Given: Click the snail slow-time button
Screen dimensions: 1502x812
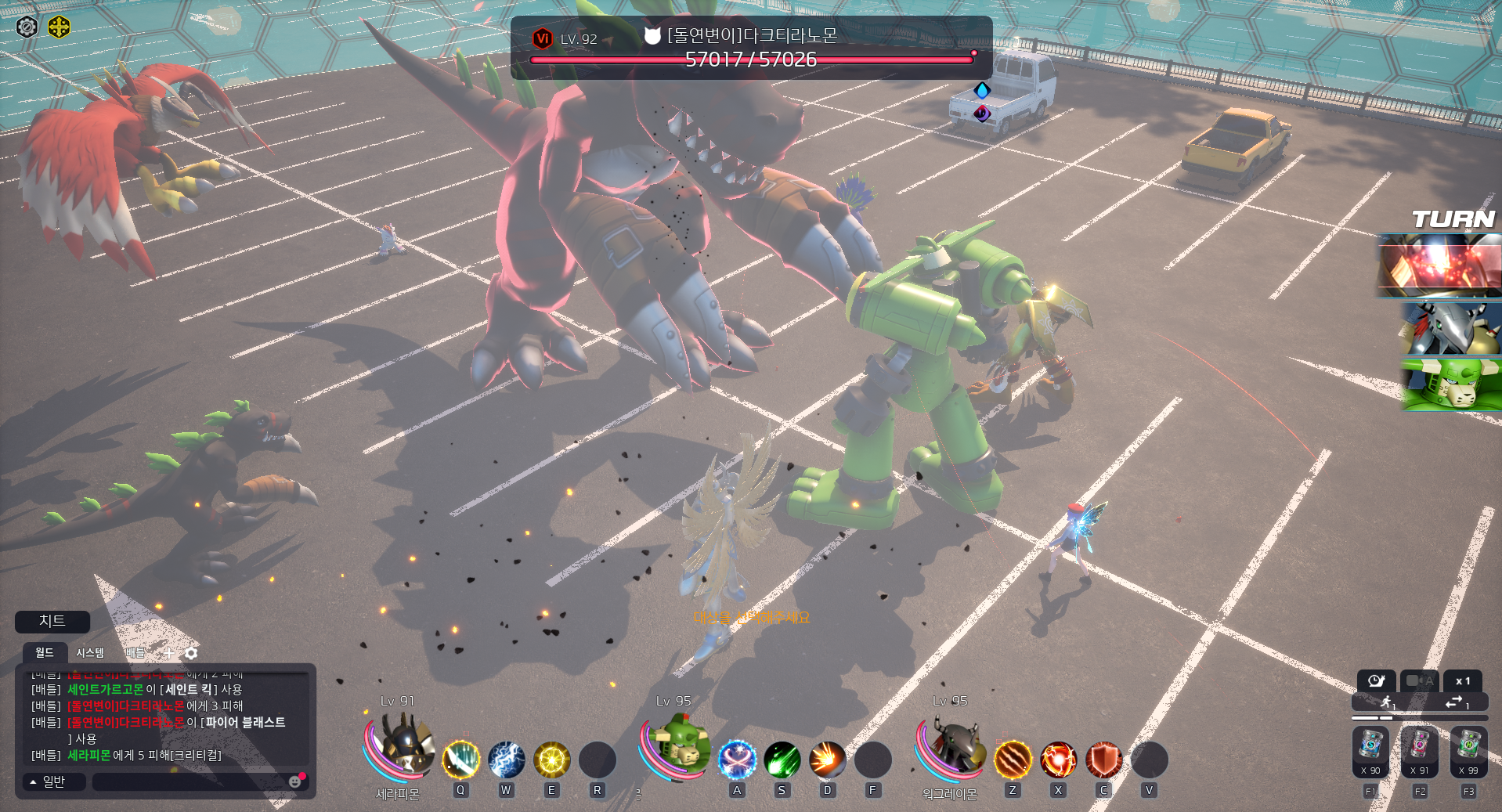Looking at the screenshot, I should 1376,680.
